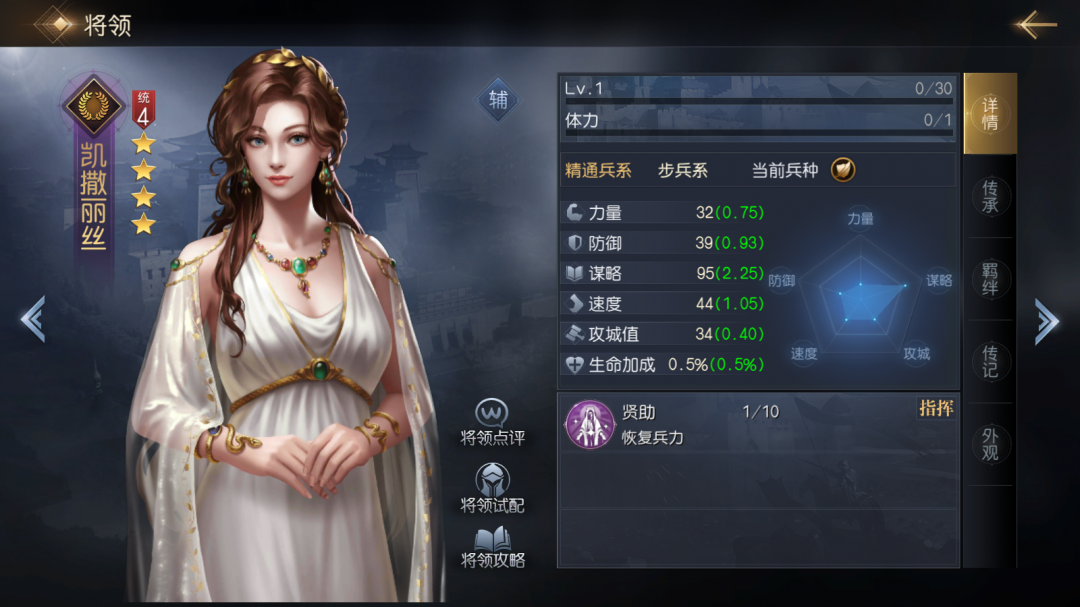Screen dimensions: 1080x607
Task: Open 将领攻略 general guide
Action: pyautogui.click(x=492, y=547)
